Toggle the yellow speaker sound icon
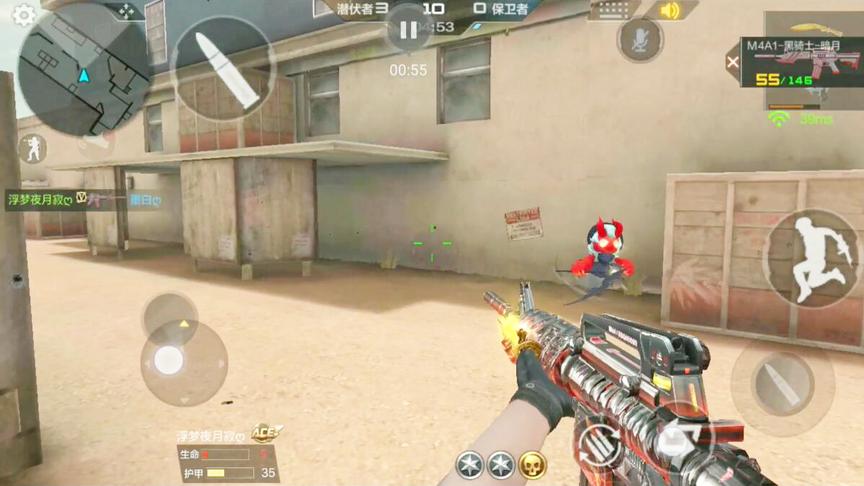864x486 pixels. [670, 11]
